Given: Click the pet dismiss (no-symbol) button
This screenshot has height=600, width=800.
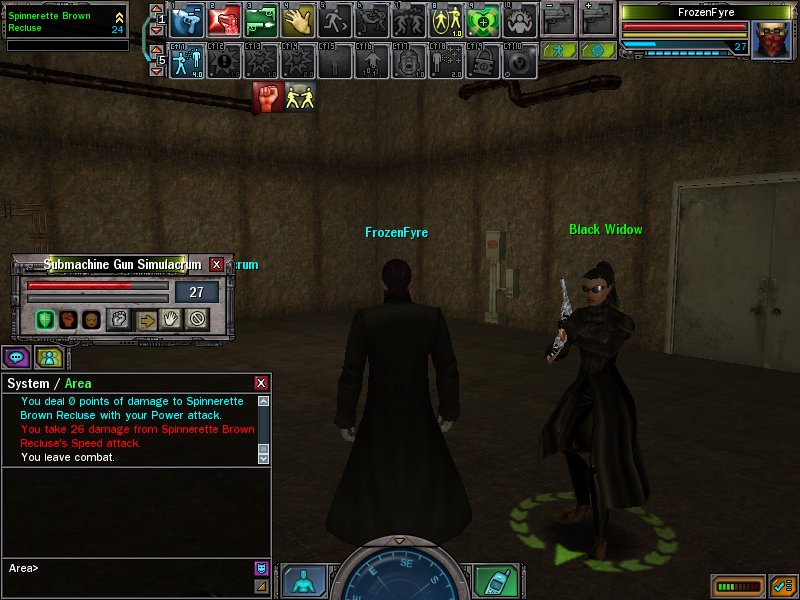Looking at the screenshot, I should pos(196,320).
